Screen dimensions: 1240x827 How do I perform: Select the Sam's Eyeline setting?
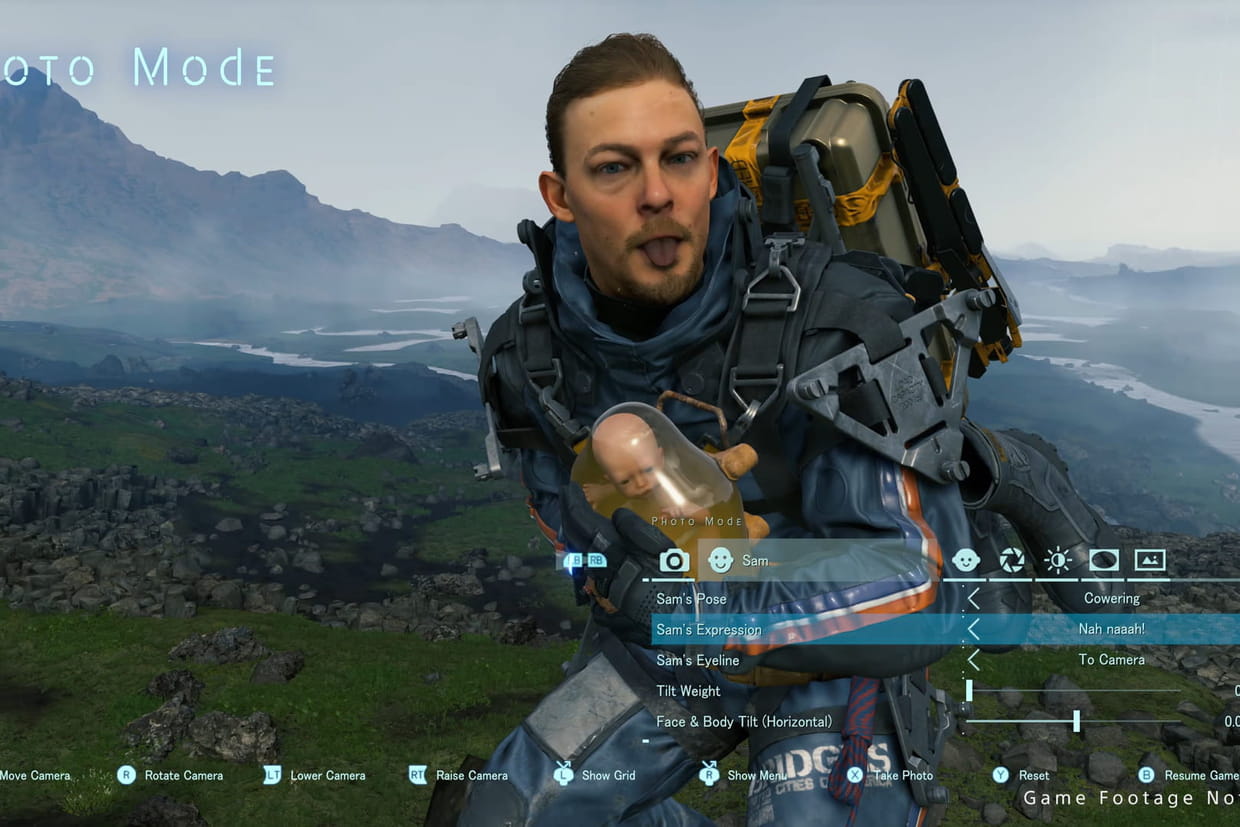point(697,660)
